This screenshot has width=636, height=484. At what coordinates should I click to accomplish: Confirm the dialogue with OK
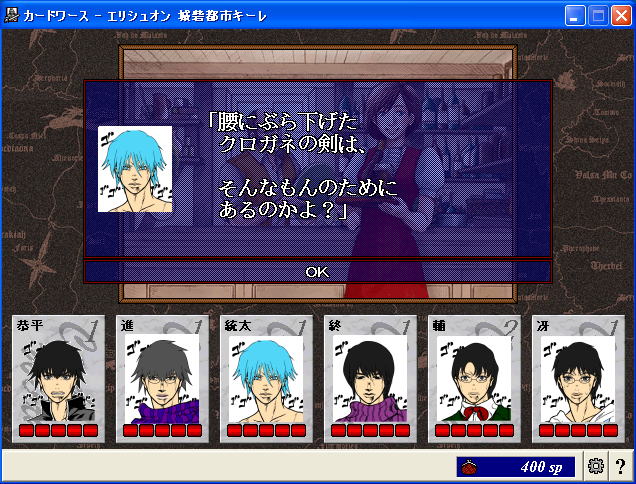pos(317,271)
